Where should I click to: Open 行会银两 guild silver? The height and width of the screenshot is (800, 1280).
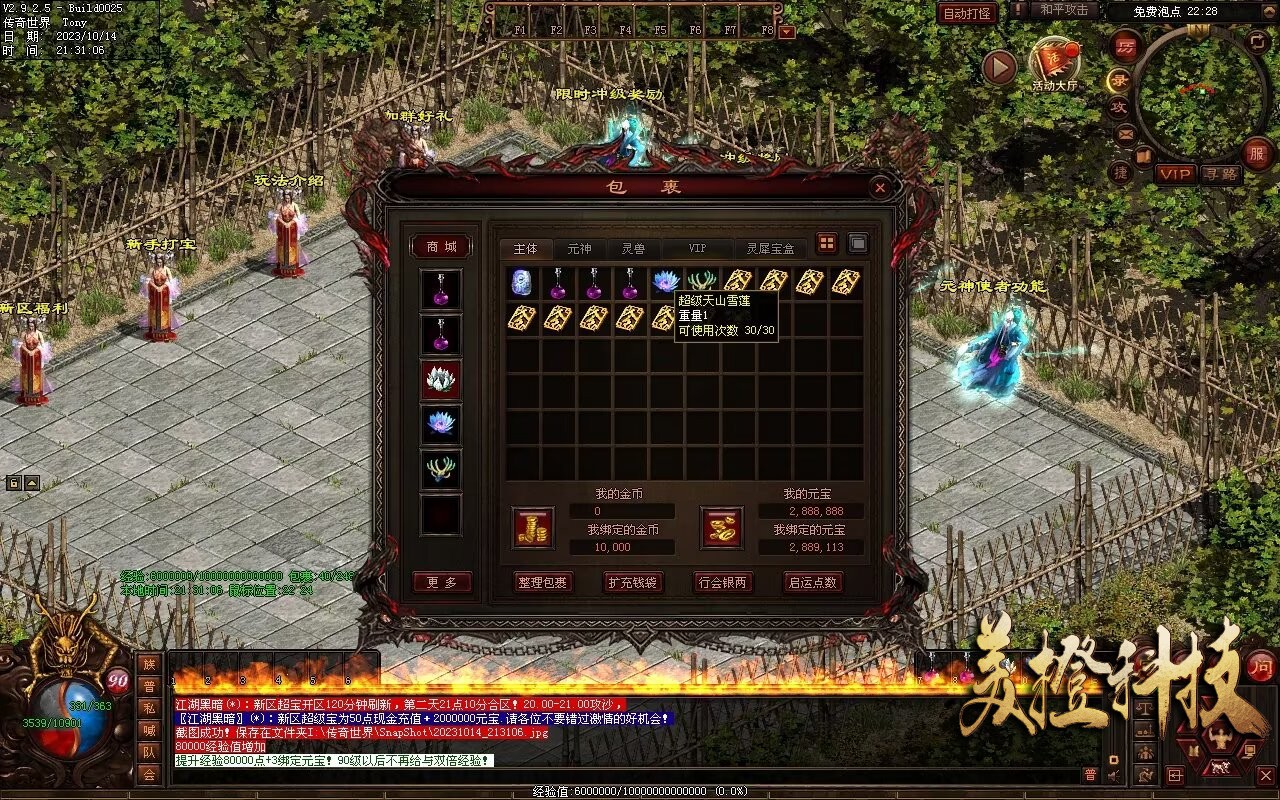(723, 582)
